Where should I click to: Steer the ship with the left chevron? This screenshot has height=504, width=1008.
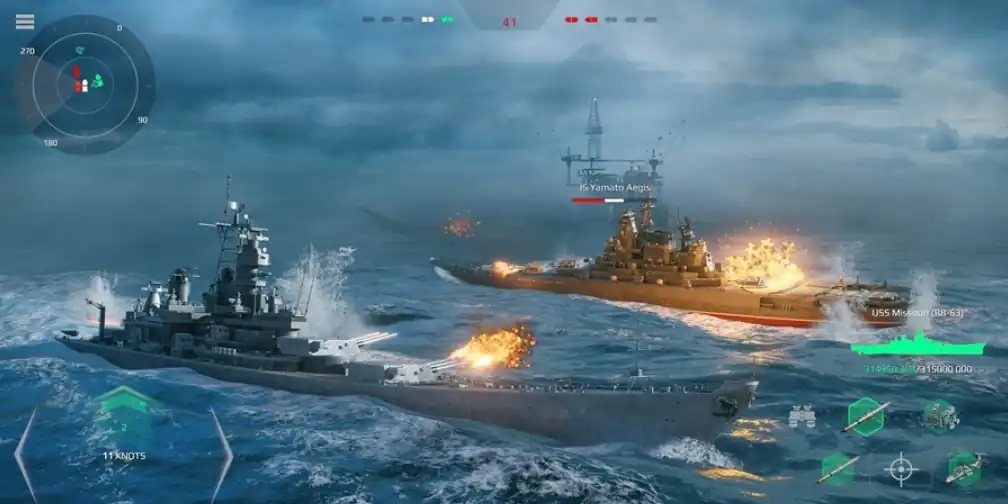point(25,453)
